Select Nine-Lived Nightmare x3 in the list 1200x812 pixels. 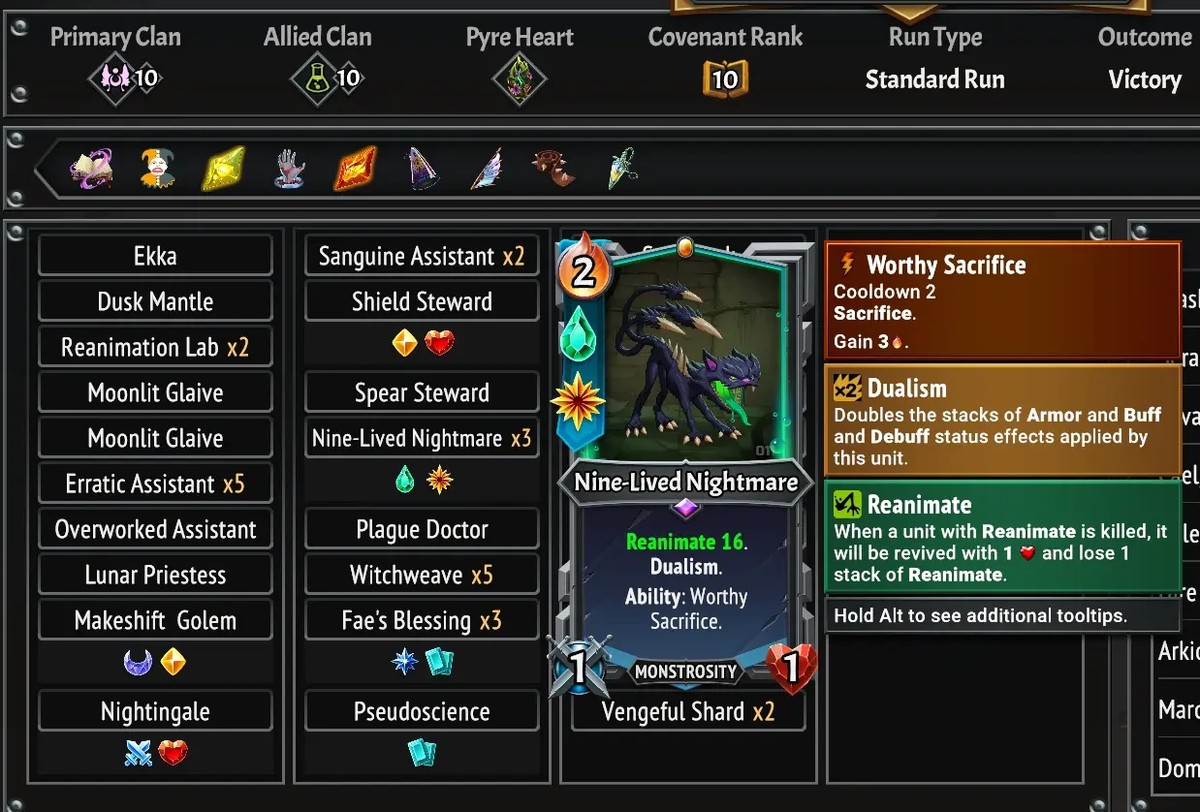pos(421,438)
